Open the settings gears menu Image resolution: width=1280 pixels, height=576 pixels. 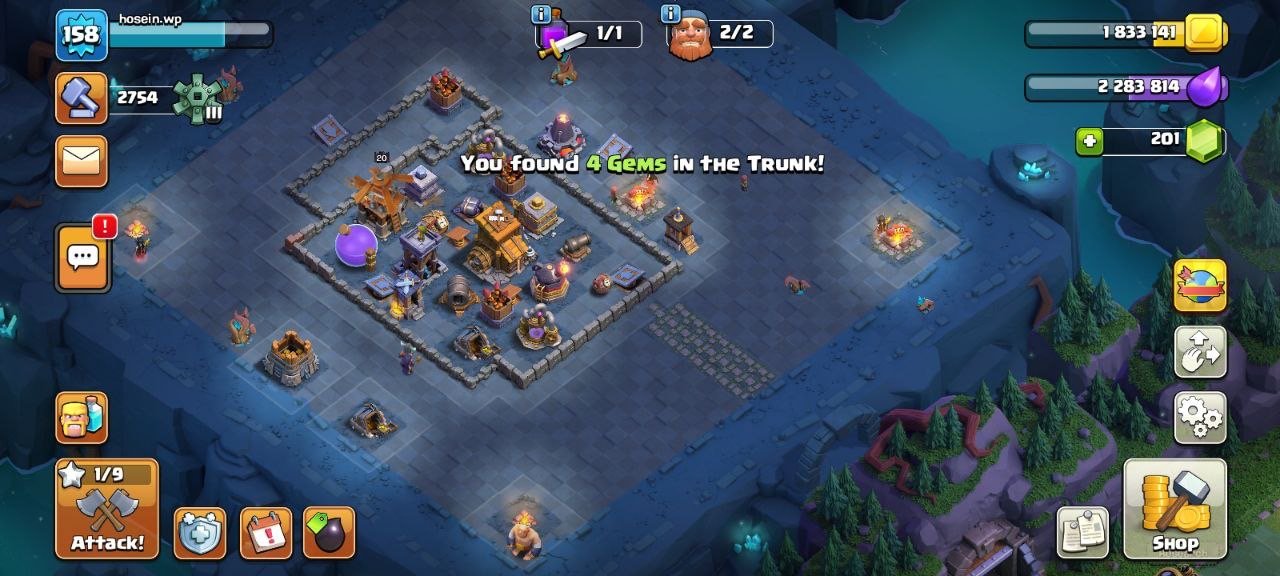pyautogui.click(x=1199, y=417)
